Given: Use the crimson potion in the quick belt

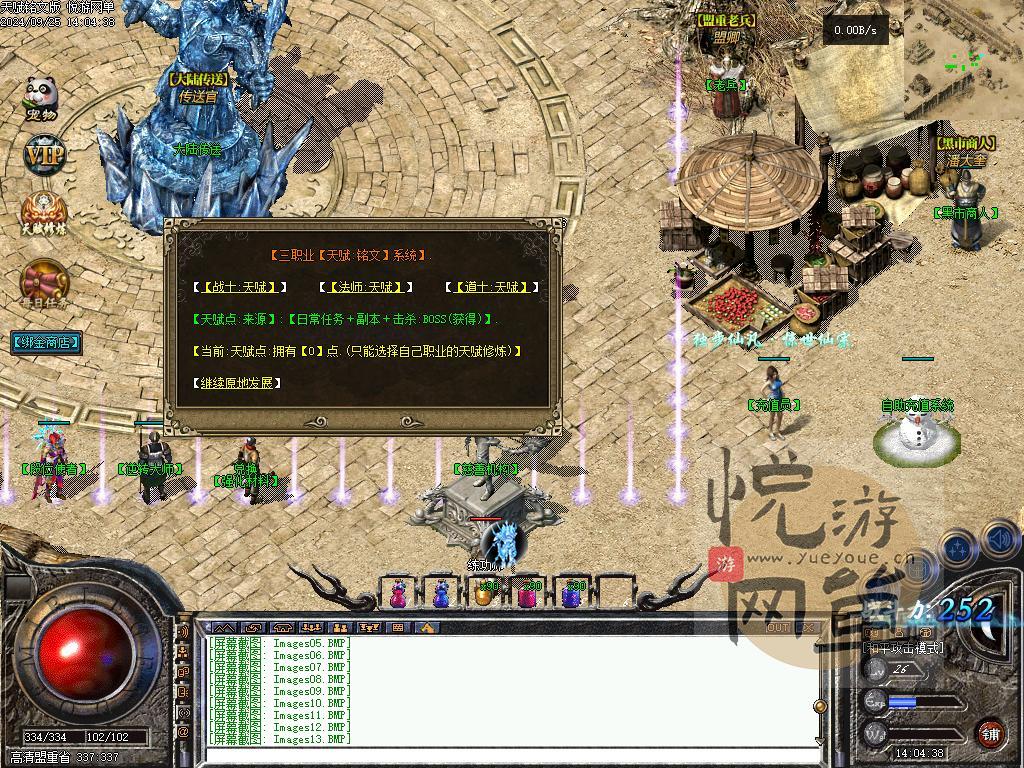Looking at the screenshot, I should [x=528, y=593].
